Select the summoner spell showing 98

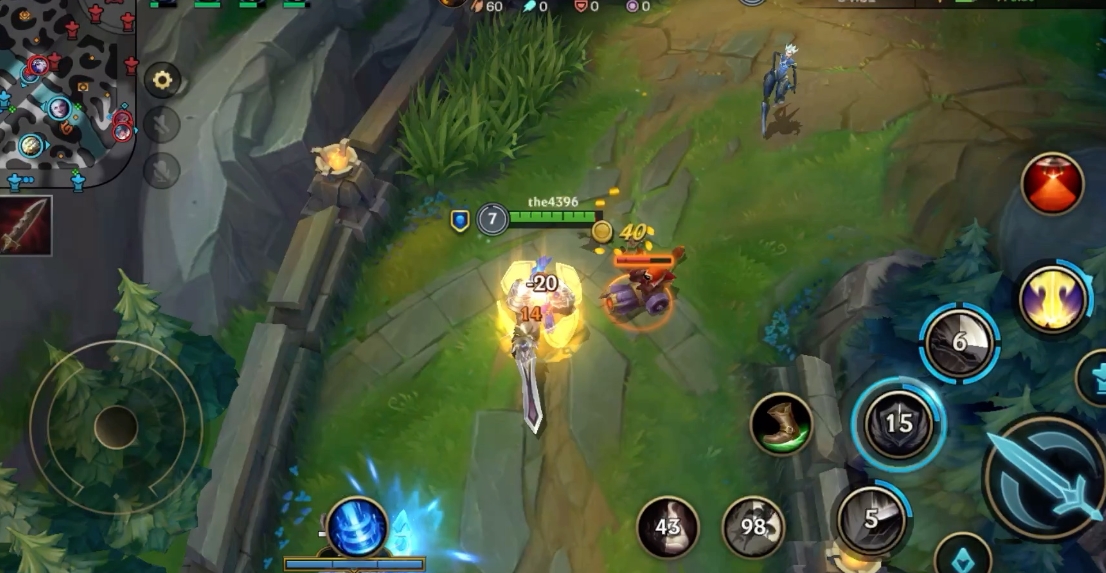753,527
